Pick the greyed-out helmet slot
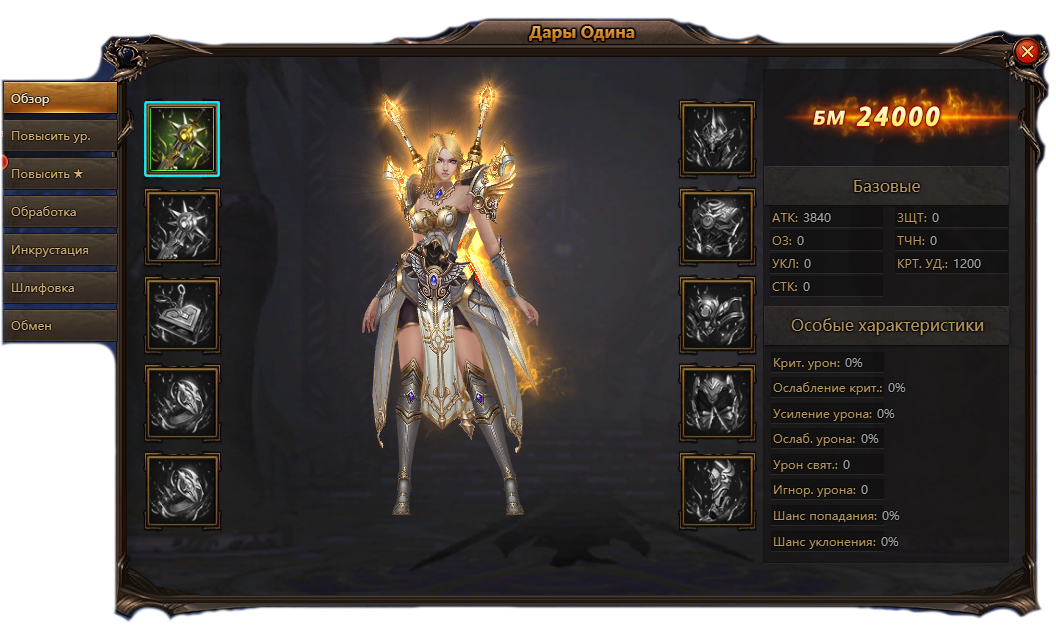 point(717,139)
